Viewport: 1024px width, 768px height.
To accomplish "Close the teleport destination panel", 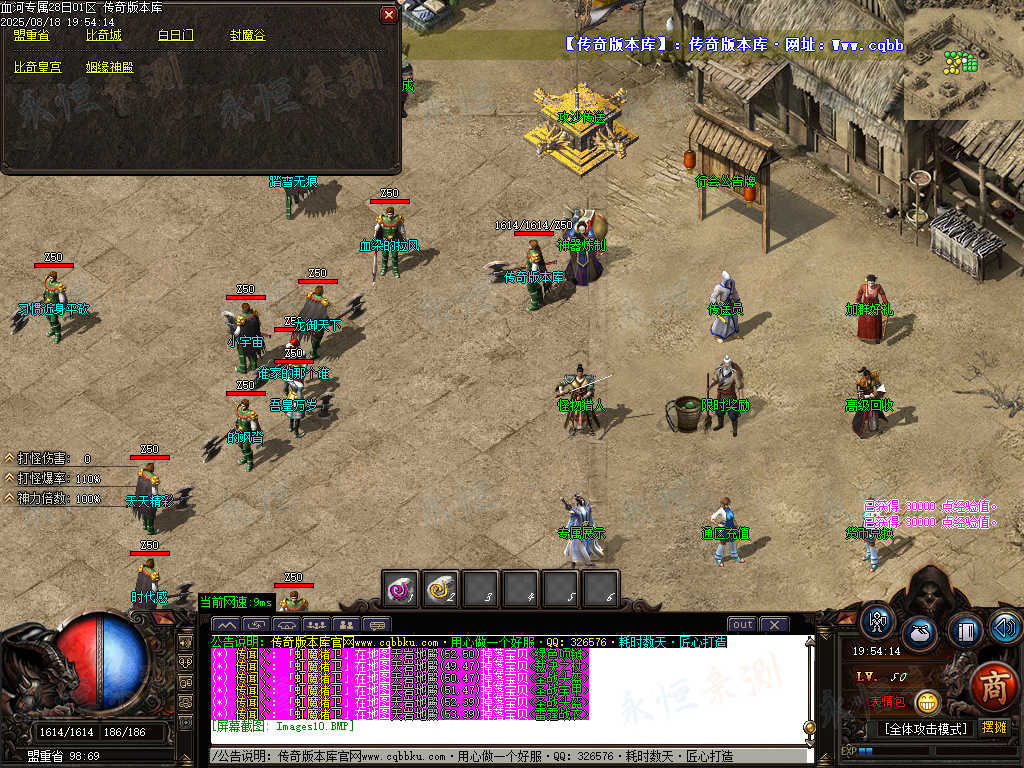I will (389, 15).
